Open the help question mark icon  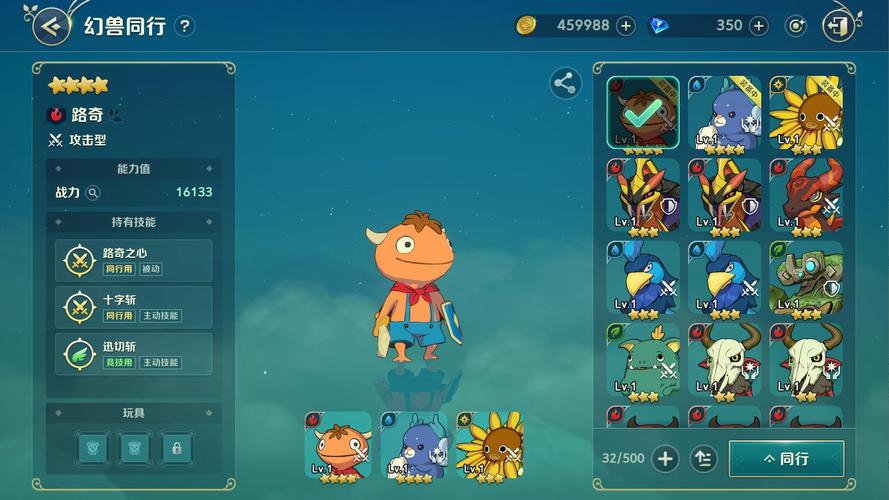click(x=184, y=26)
